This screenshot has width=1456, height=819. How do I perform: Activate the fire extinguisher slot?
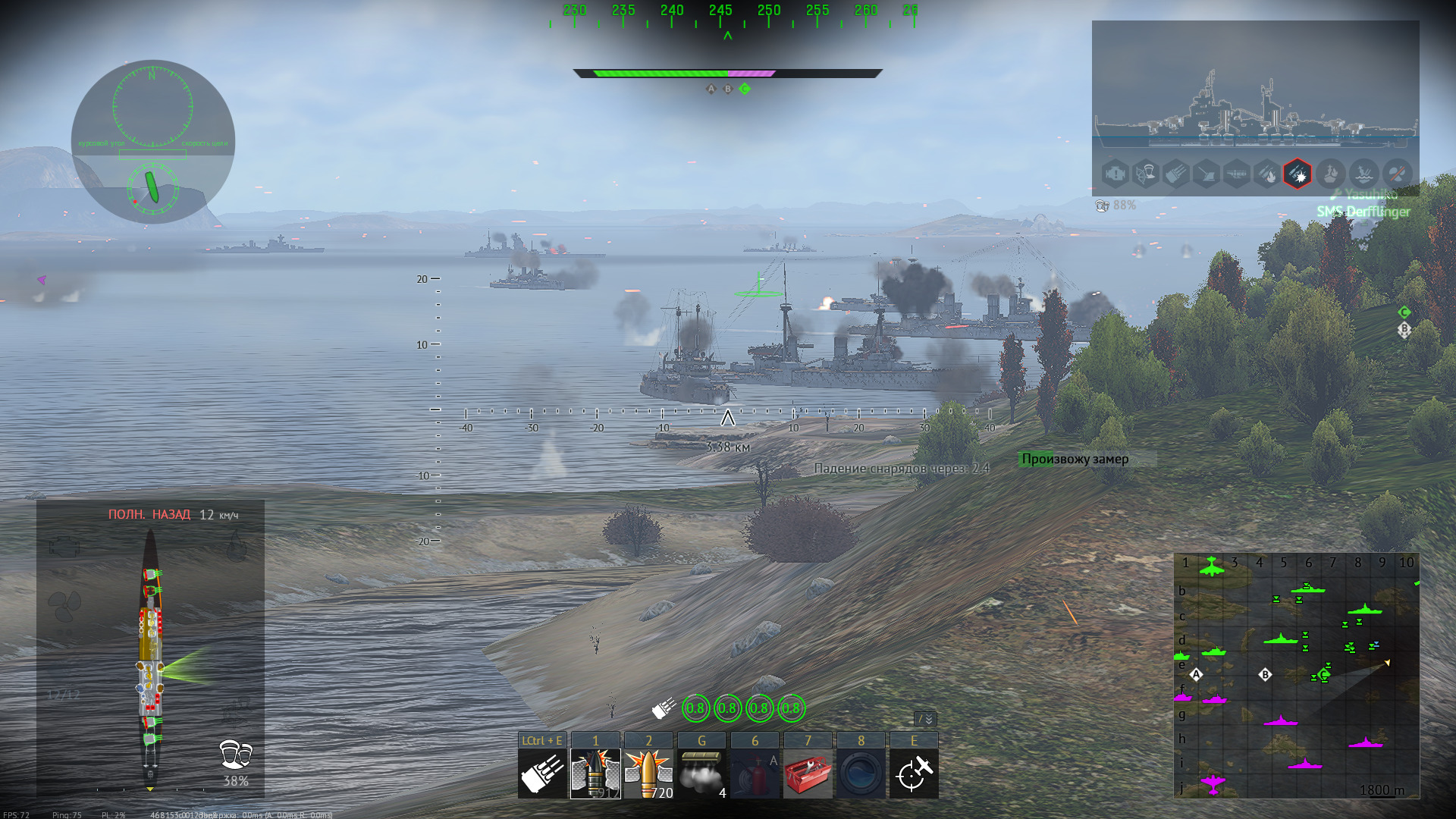[755, 773]
